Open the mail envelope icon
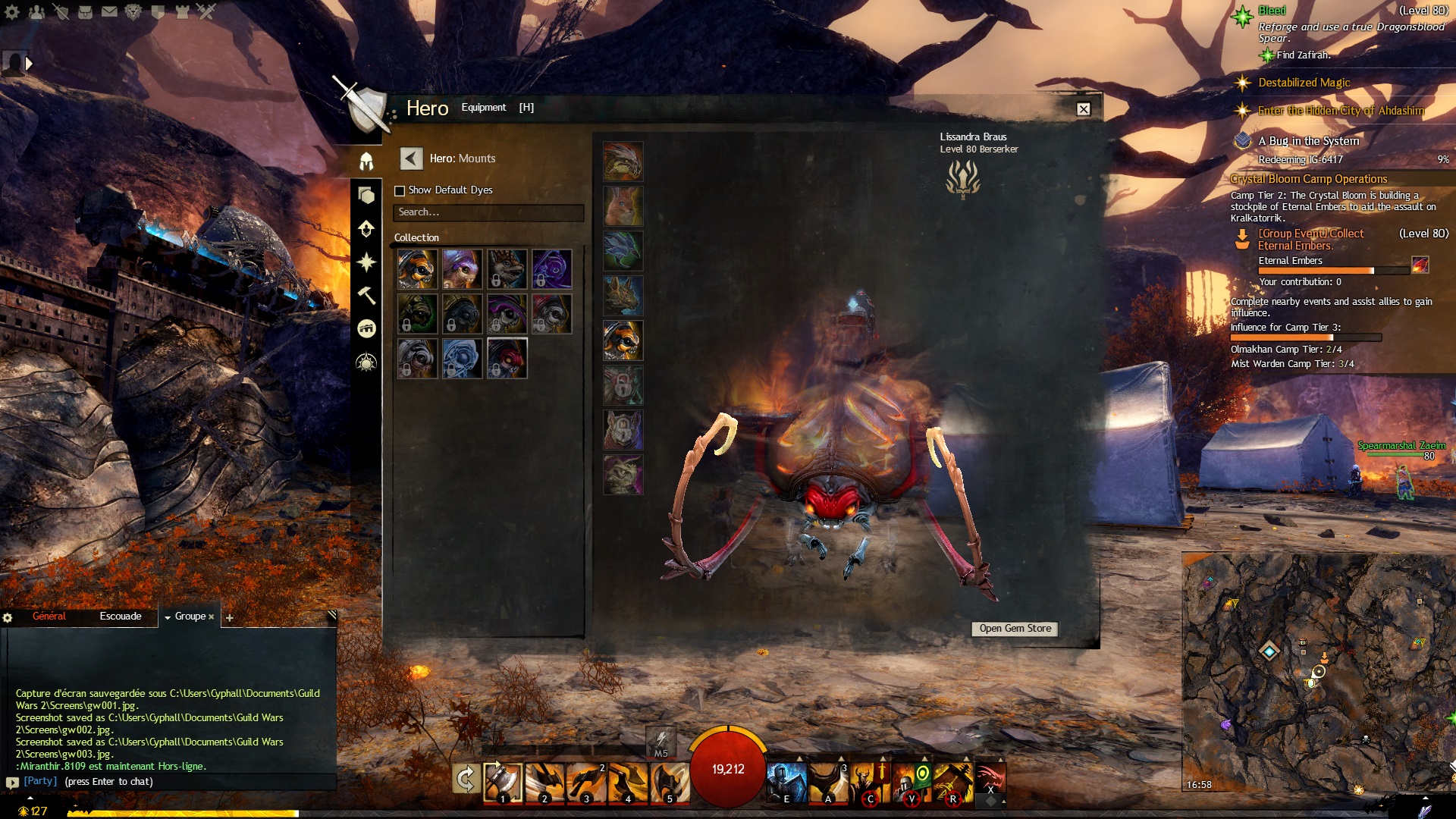Screen dimensions: 1456x819 (x=109, y=11)
